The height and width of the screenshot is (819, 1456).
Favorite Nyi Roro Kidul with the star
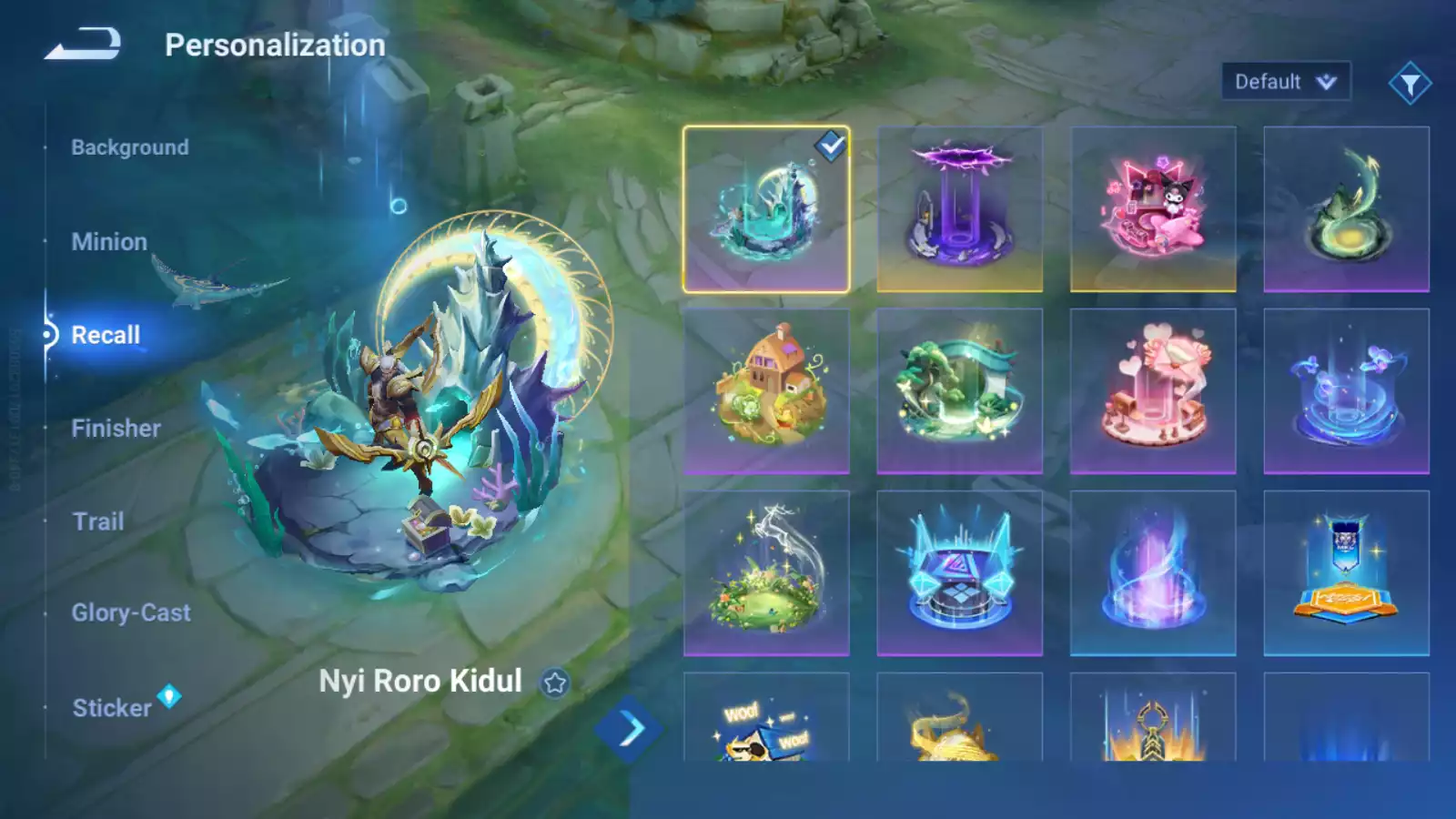pos(554,682)
